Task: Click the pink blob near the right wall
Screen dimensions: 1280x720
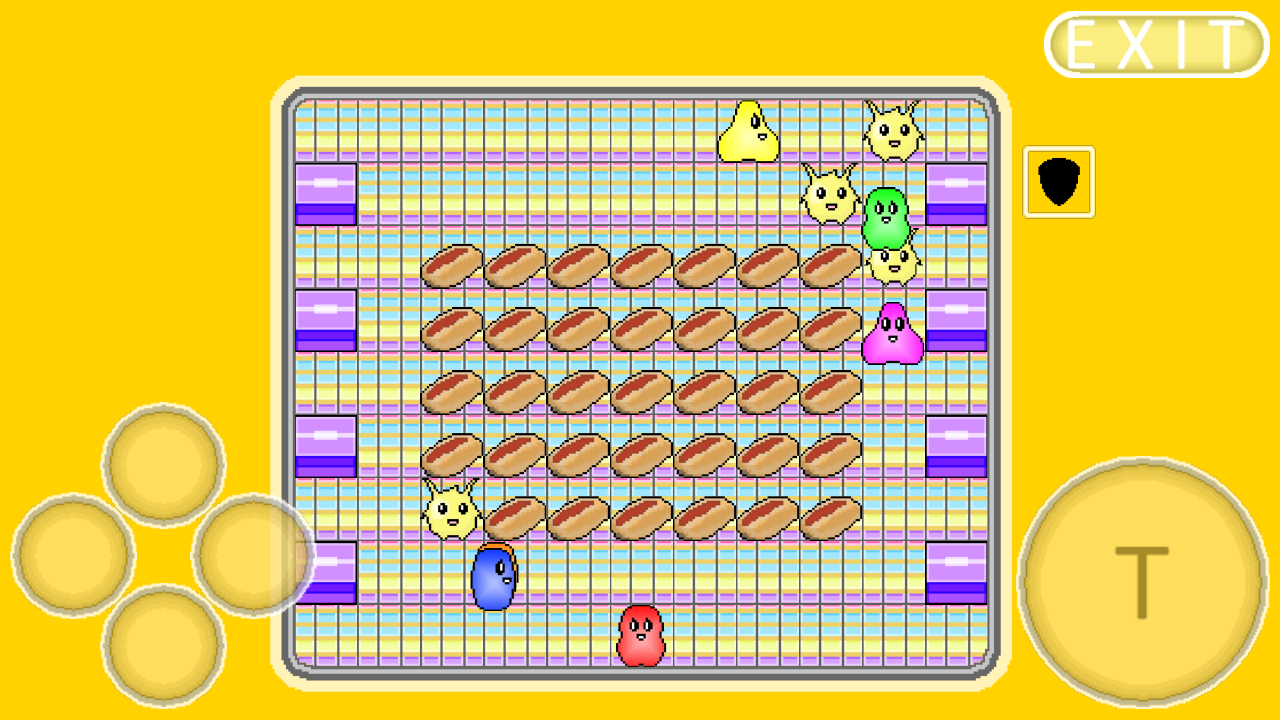Action: point(893,333)
